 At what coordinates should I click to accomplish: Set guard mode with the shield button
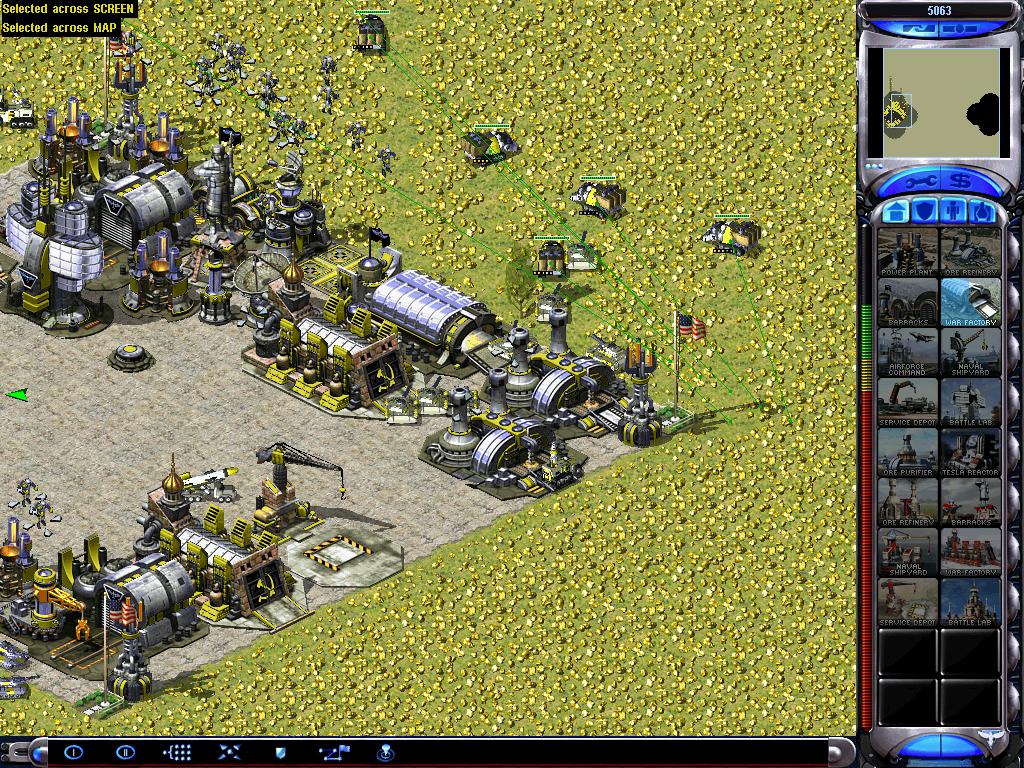(281, 752)
